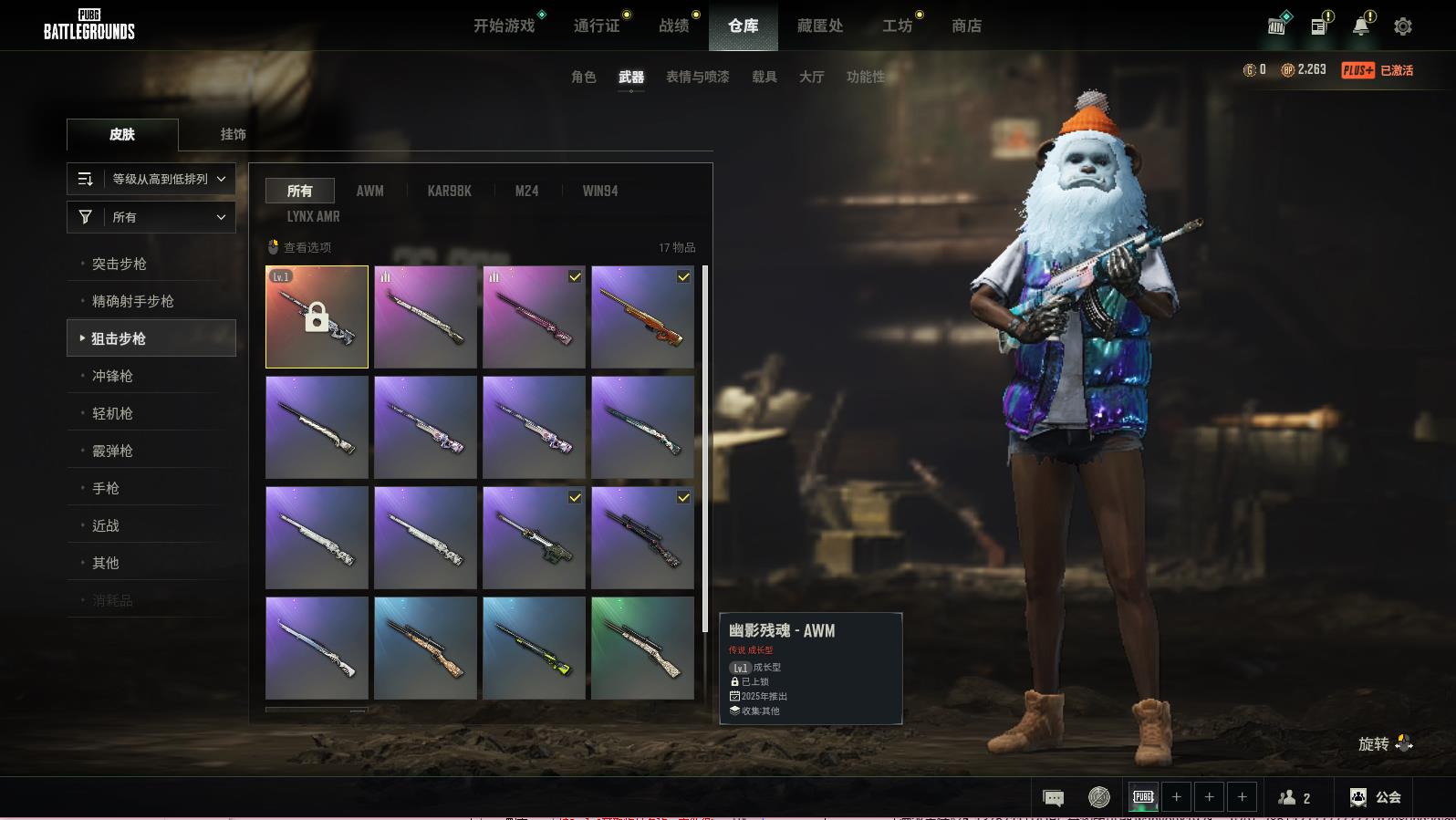This screenshot has height=820, width=1456.
Task: Go to the 商店 (Store) tab
Action: (x=966, y=26)
